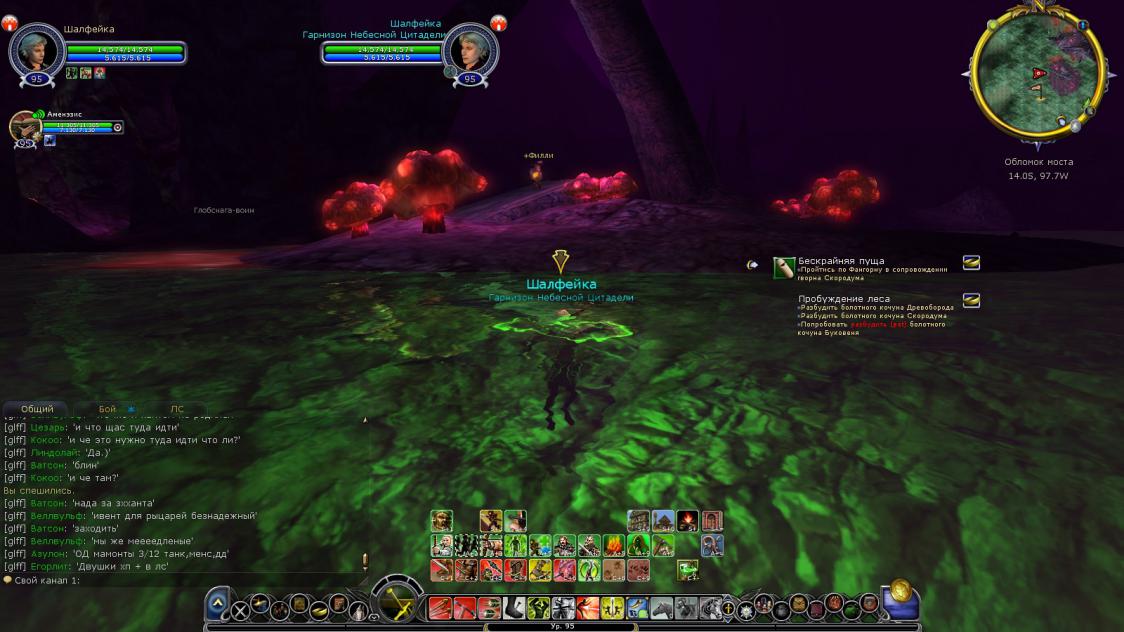Select party member Амензэис portrait
Viewport: 1124px width, 632px height.
tap(24, 127)
